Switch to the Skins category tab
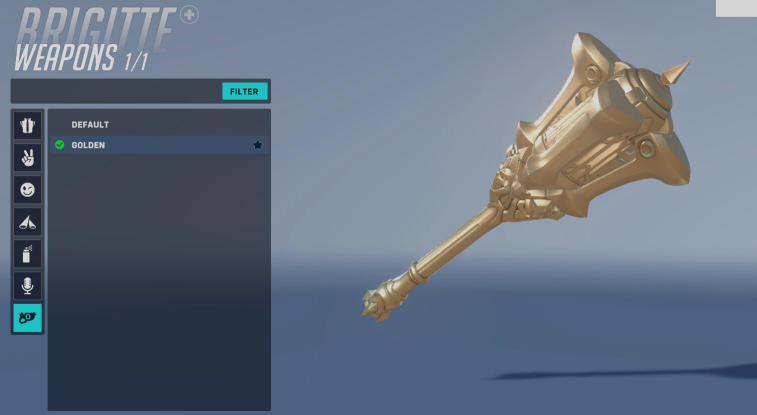757x415 pixels. click(x=27, y=126)
